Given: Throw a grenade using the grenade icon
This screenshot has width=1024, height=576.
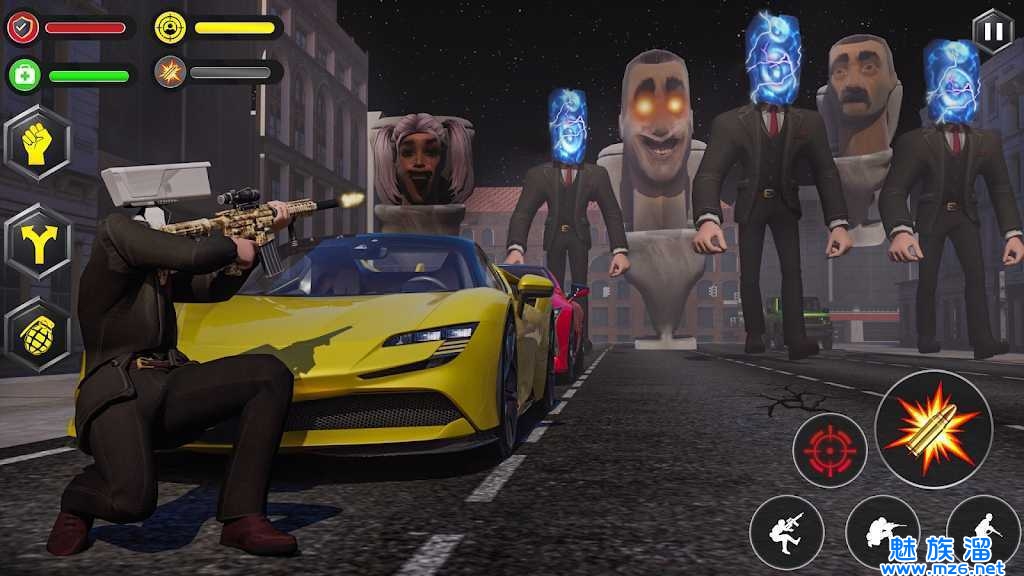Looking at the screenshot, I should [38, 335].
